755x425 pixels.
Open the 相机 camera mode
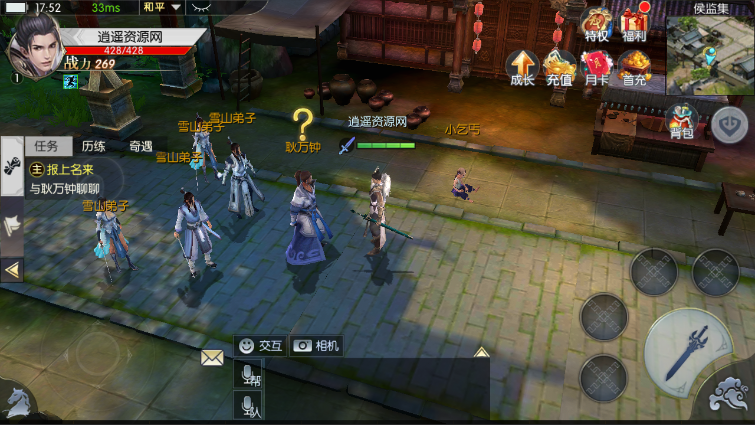316,345
